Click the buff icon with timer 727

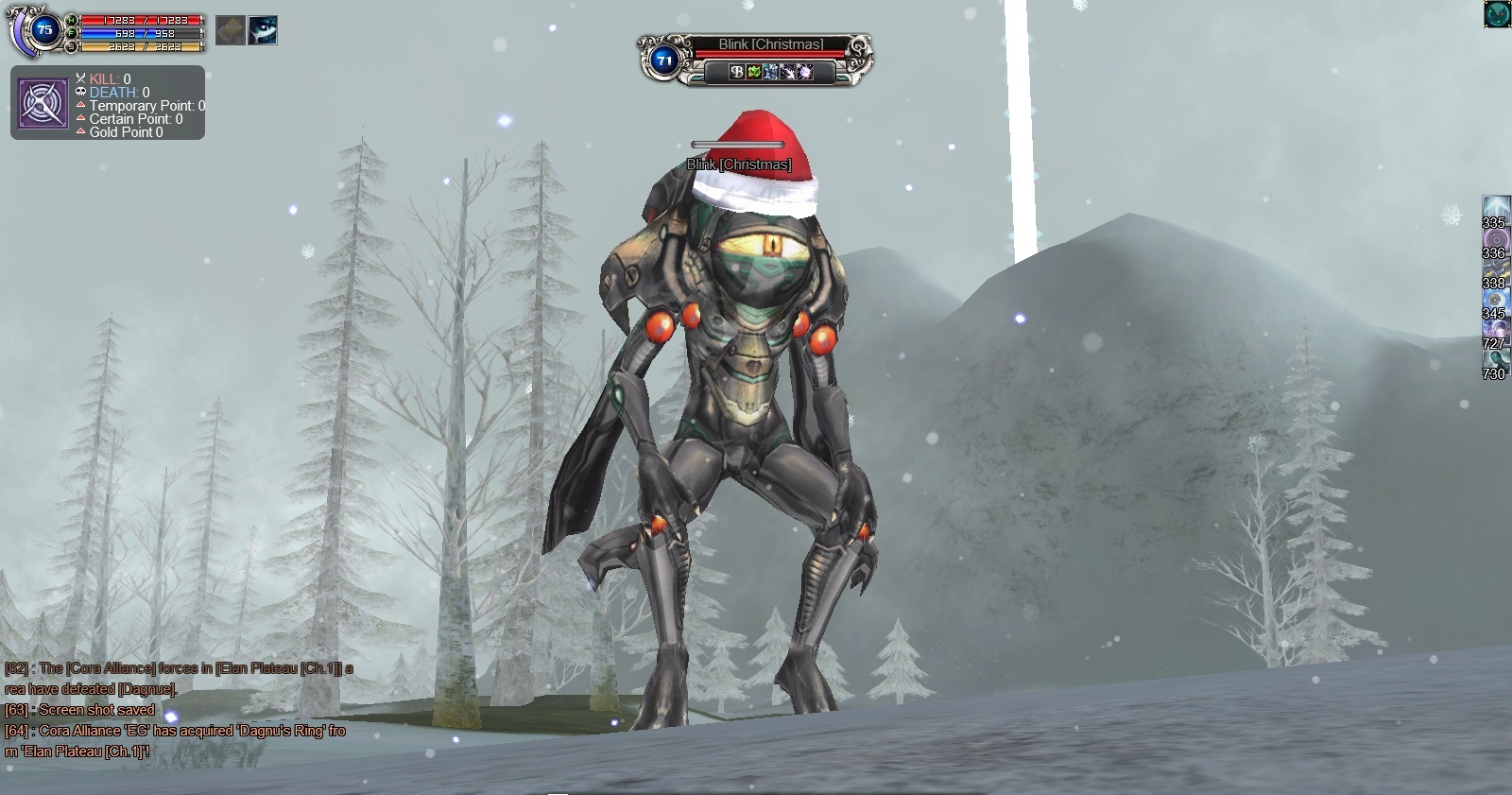click(1495, 330)
